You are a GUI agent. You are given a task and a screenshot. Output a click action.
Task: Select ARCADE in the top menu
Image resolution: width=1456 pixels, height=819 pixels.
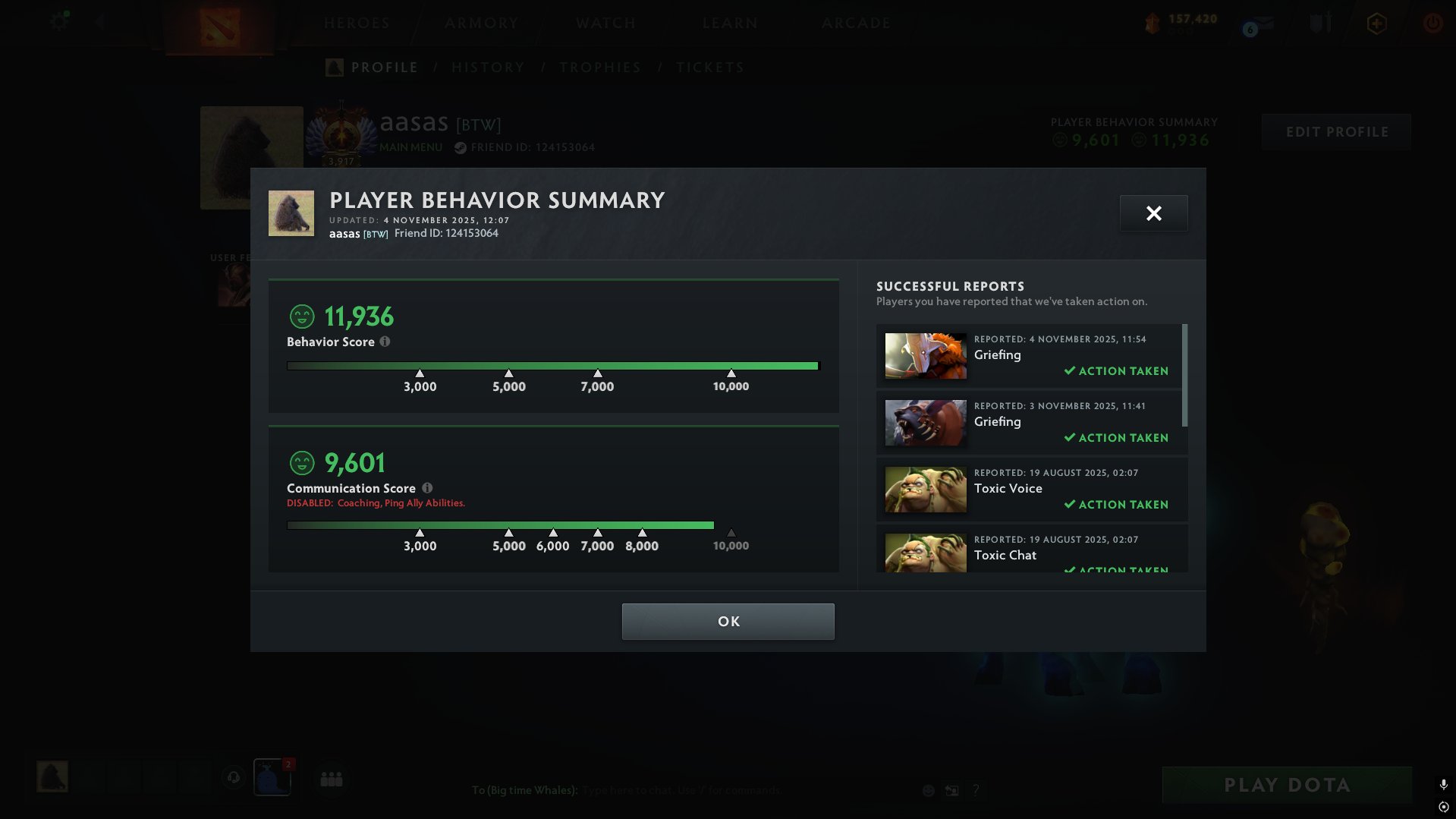click(x=856, y=23)
